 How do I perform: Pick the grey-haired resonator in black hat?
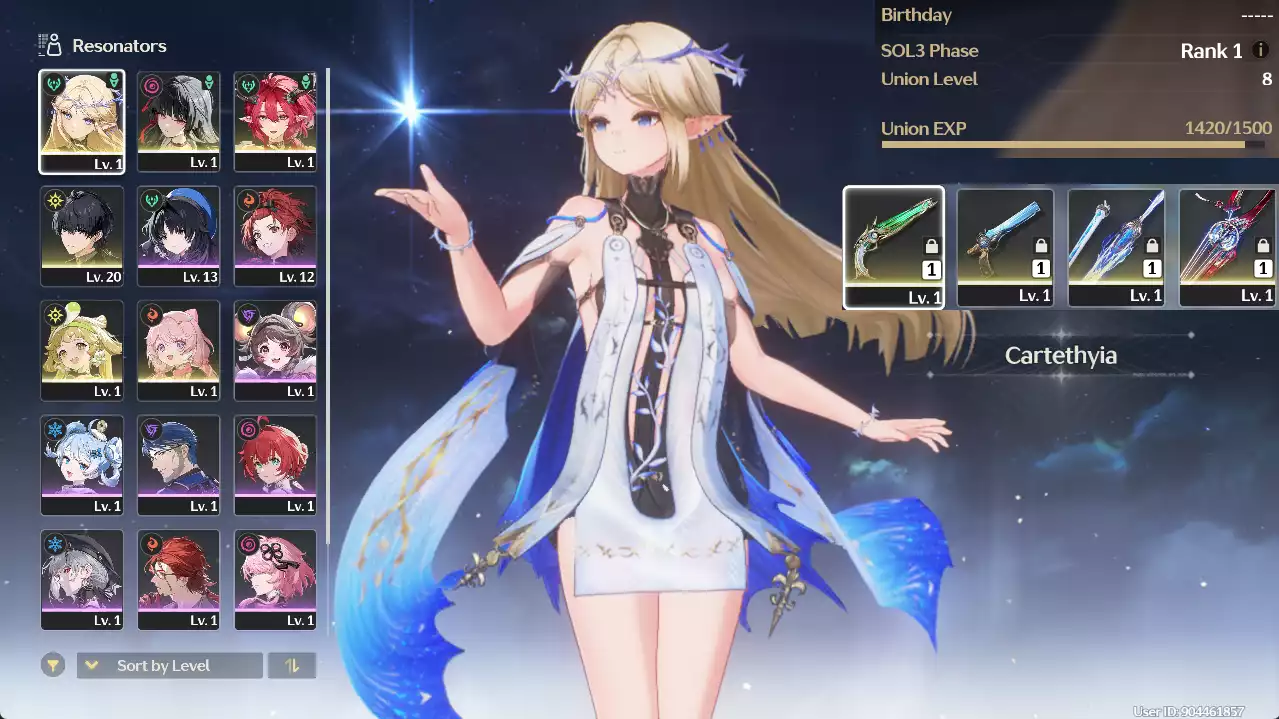[82, 578]
